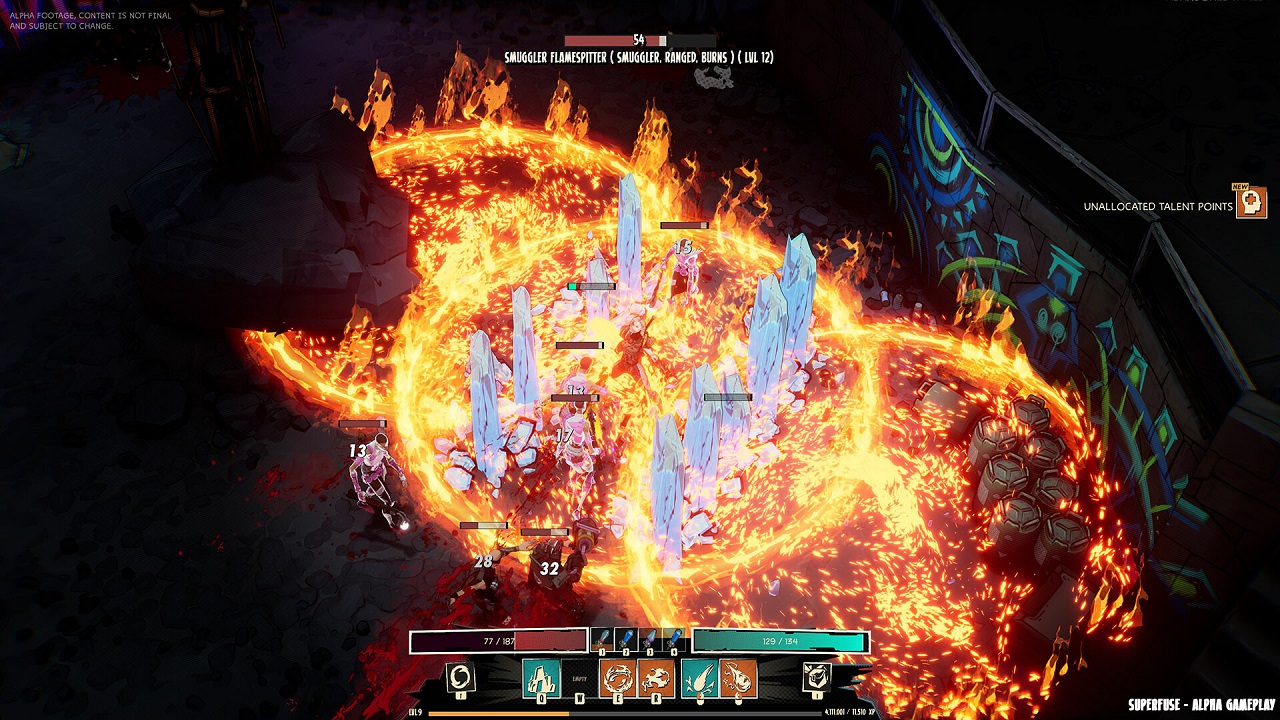Trigger the swirl ability icon

461,678
